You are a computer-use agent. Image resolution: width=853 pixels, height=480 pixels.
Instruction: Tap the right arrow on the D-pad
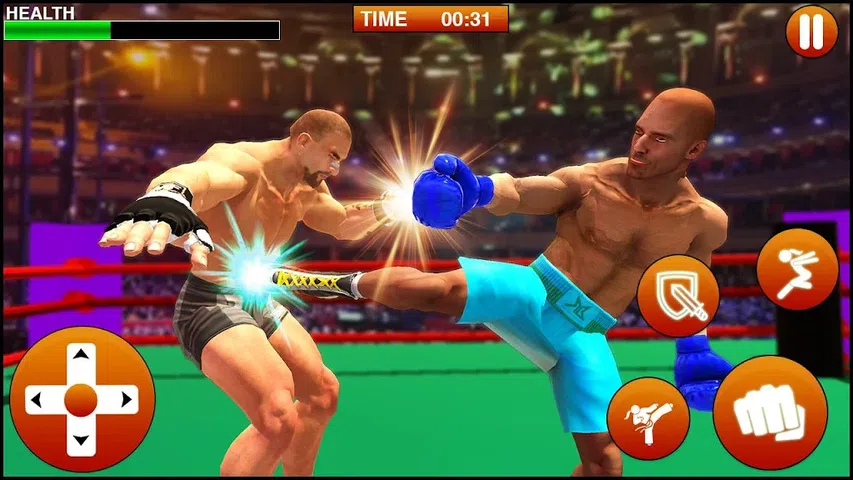[x=124, y=401]
